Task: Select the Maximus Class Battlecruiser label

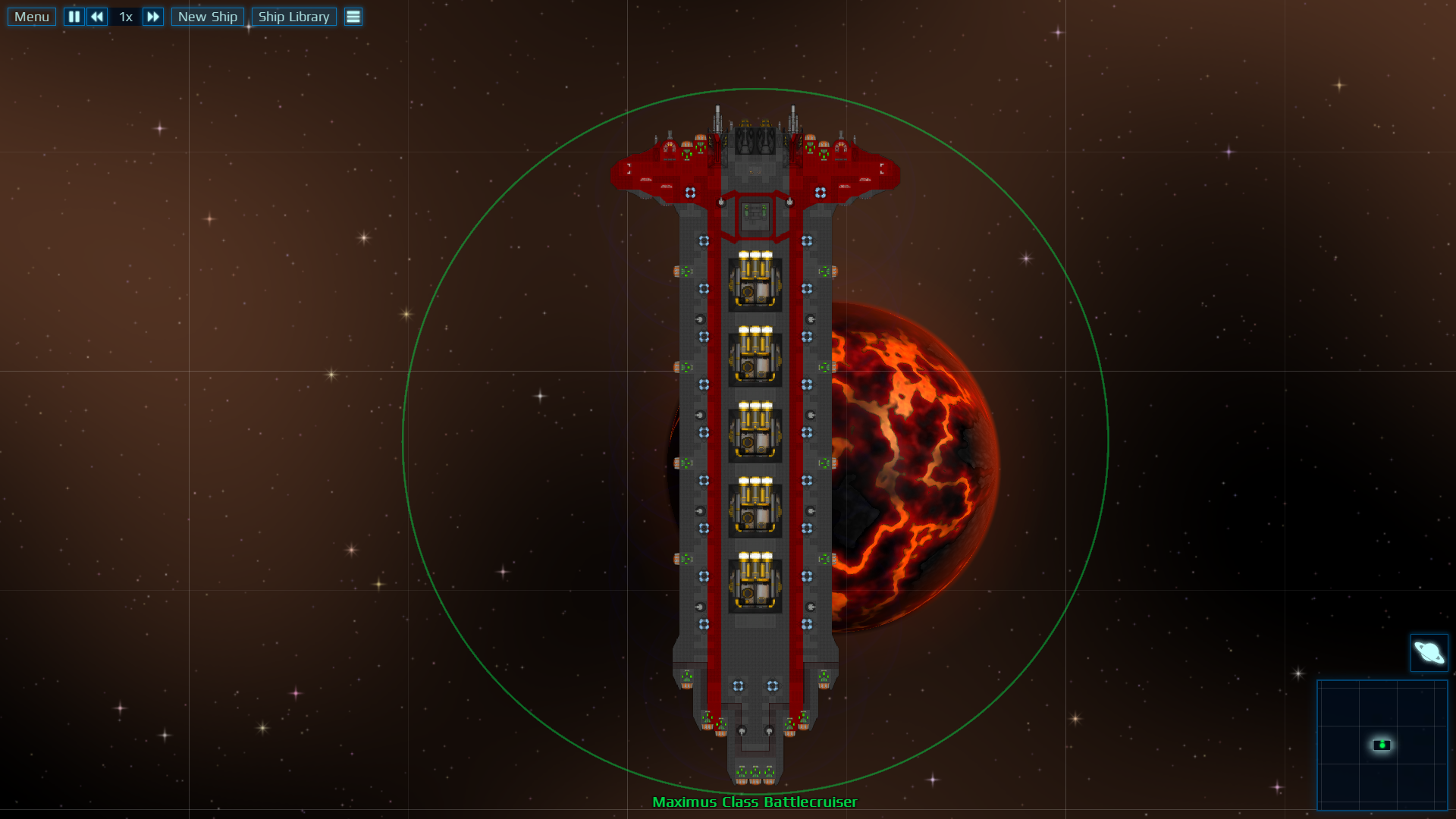Action: 755,802
